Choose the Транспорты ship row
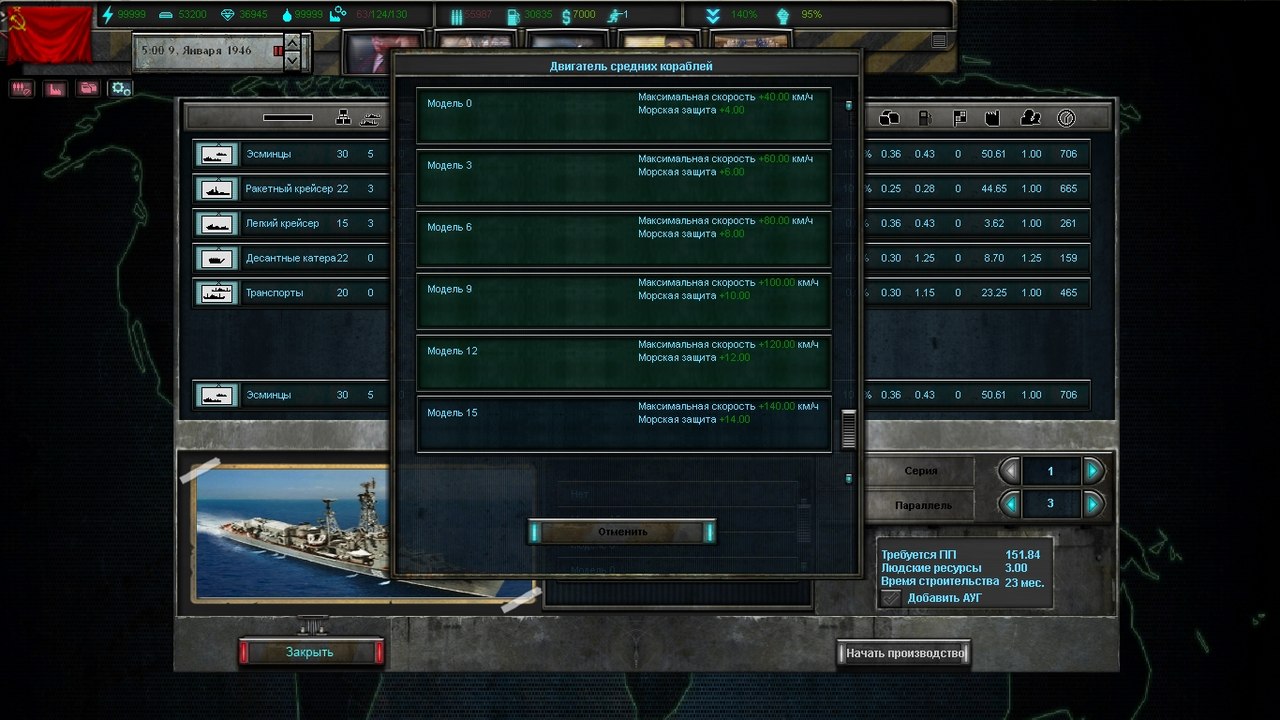This screenshot has width=1280, height=720. point(290,293)
